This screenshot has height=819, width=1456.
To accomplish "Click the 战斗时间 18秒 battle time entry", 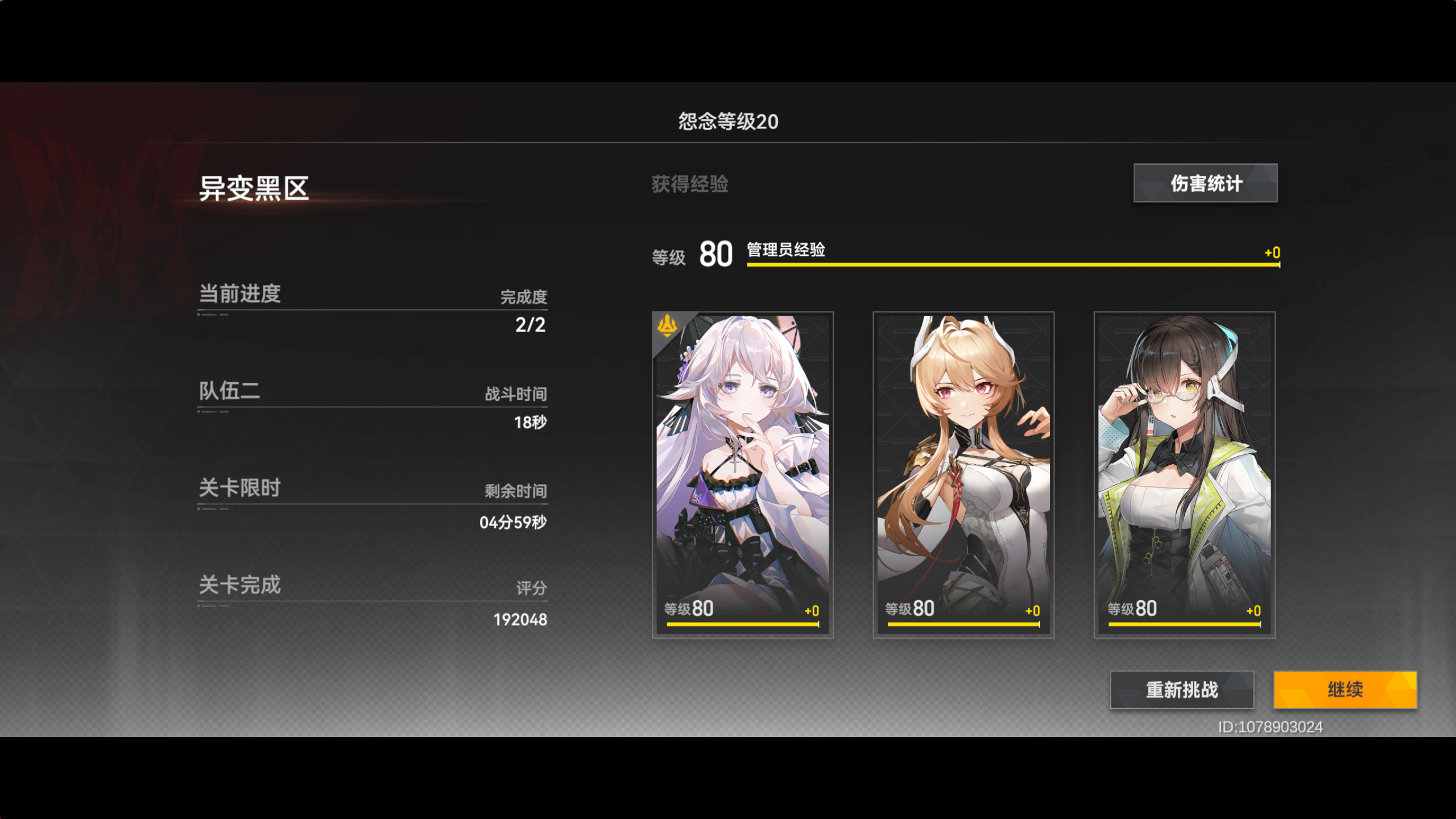I will tap(529, 422).
